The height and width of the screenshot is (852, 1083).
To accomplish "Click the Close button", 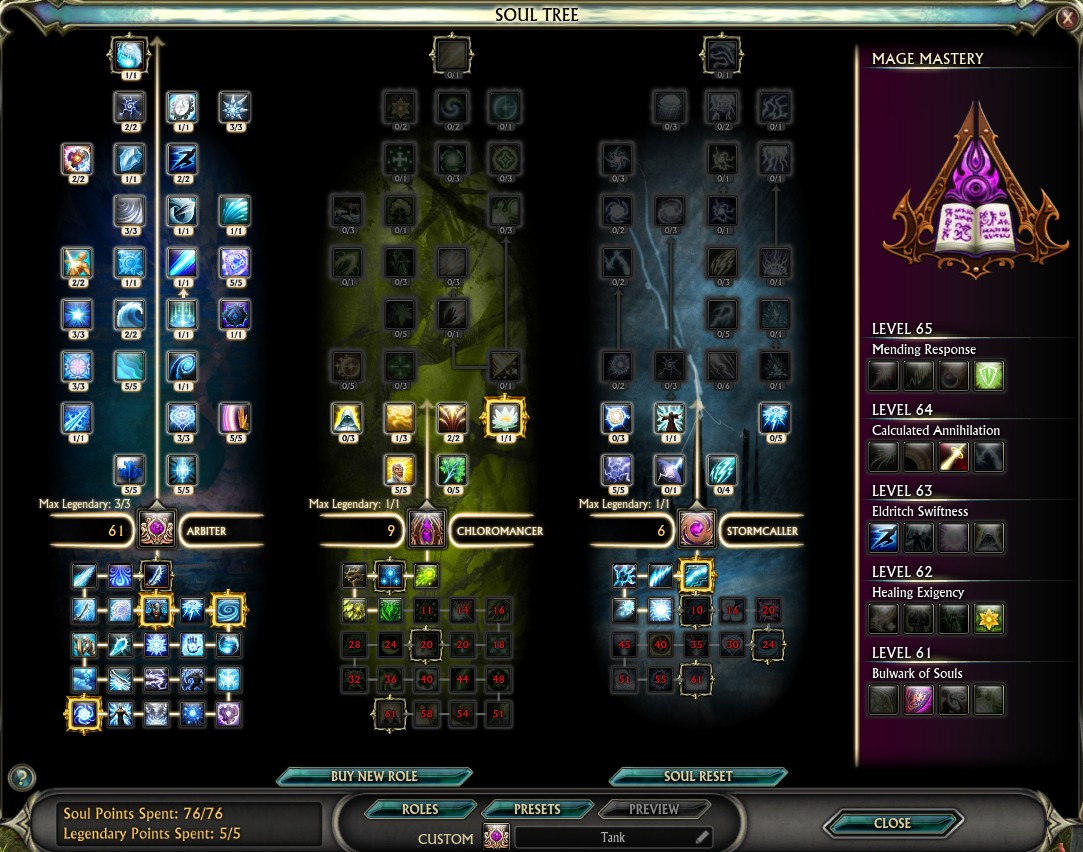I will (892, 823).
